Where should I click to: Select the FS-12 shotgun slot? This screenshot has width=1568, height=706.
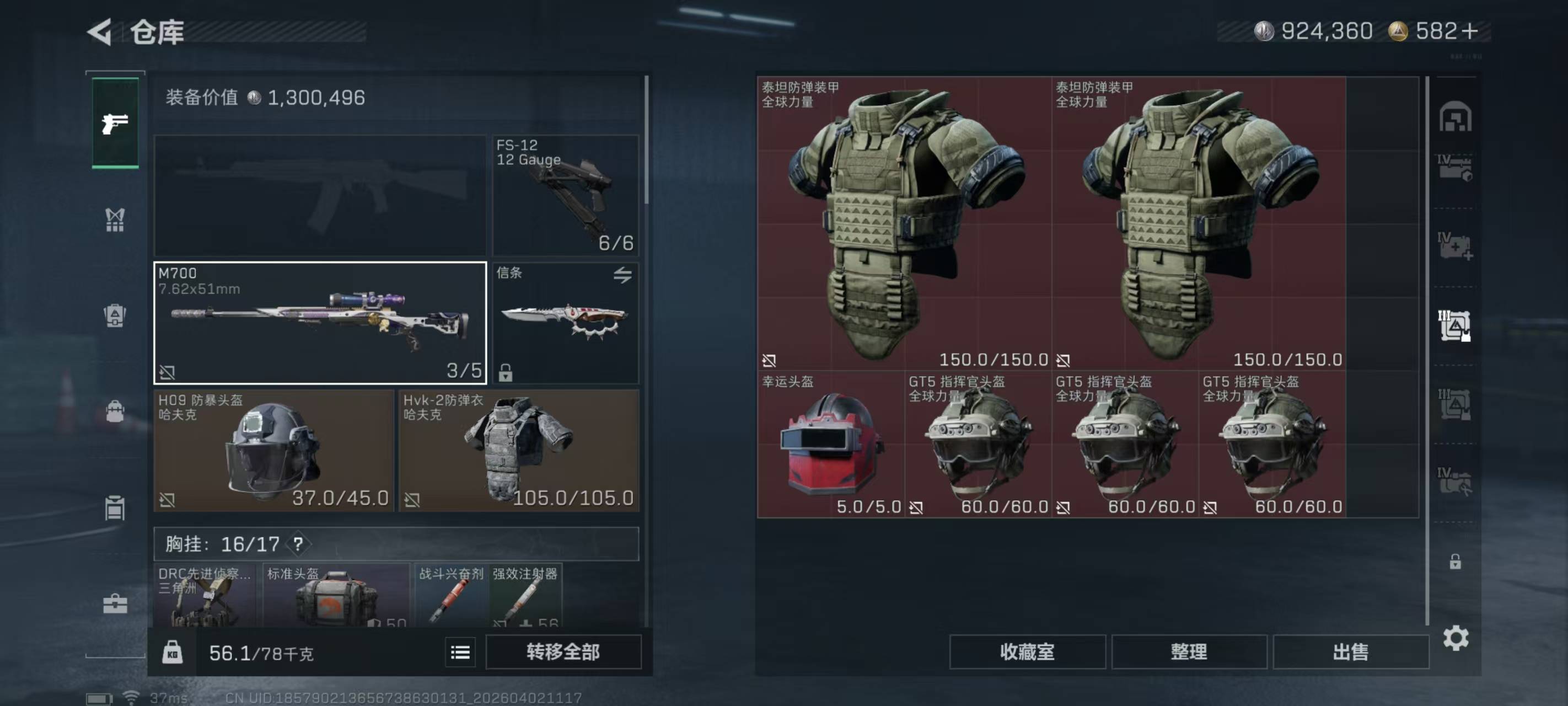566,195
